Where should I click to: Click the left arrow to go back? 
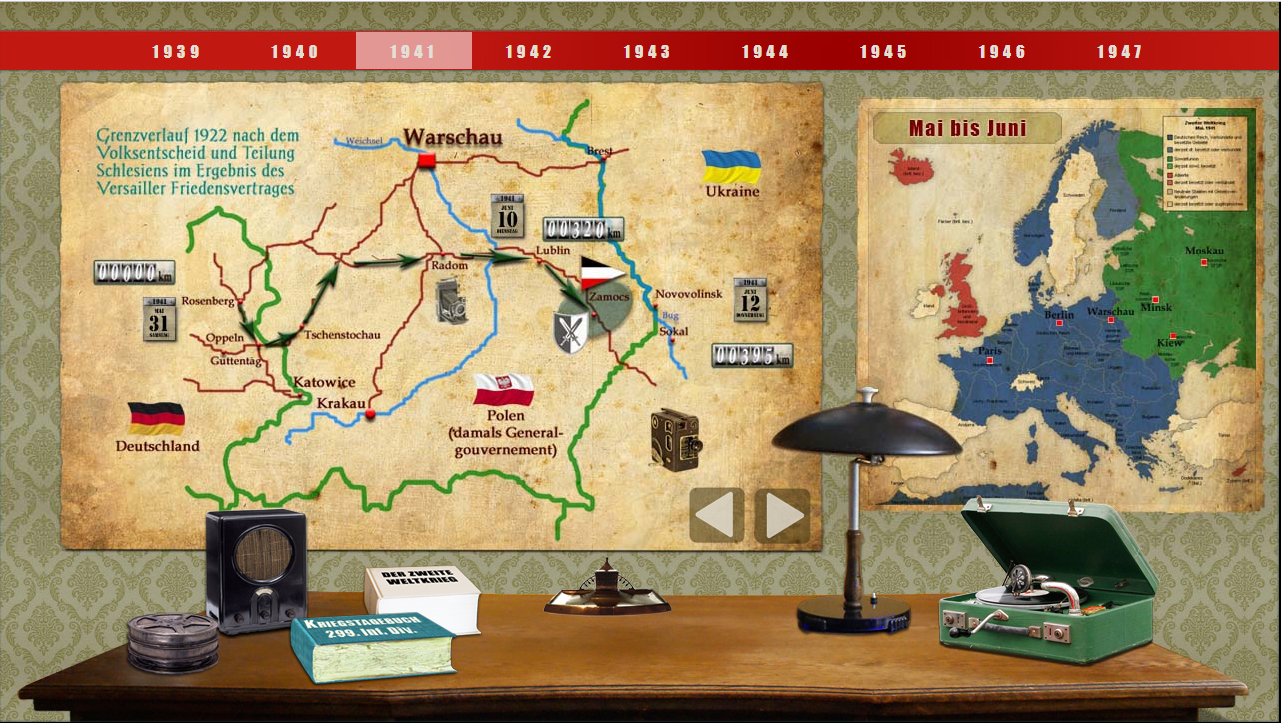coord(717,516)
